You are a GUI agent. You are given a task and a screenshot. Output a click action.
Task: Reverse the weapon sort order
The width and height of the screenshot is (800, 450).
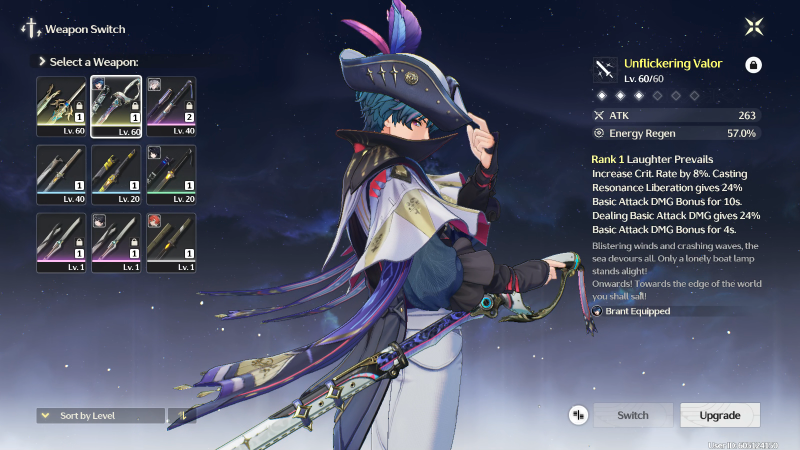(182, 415)
